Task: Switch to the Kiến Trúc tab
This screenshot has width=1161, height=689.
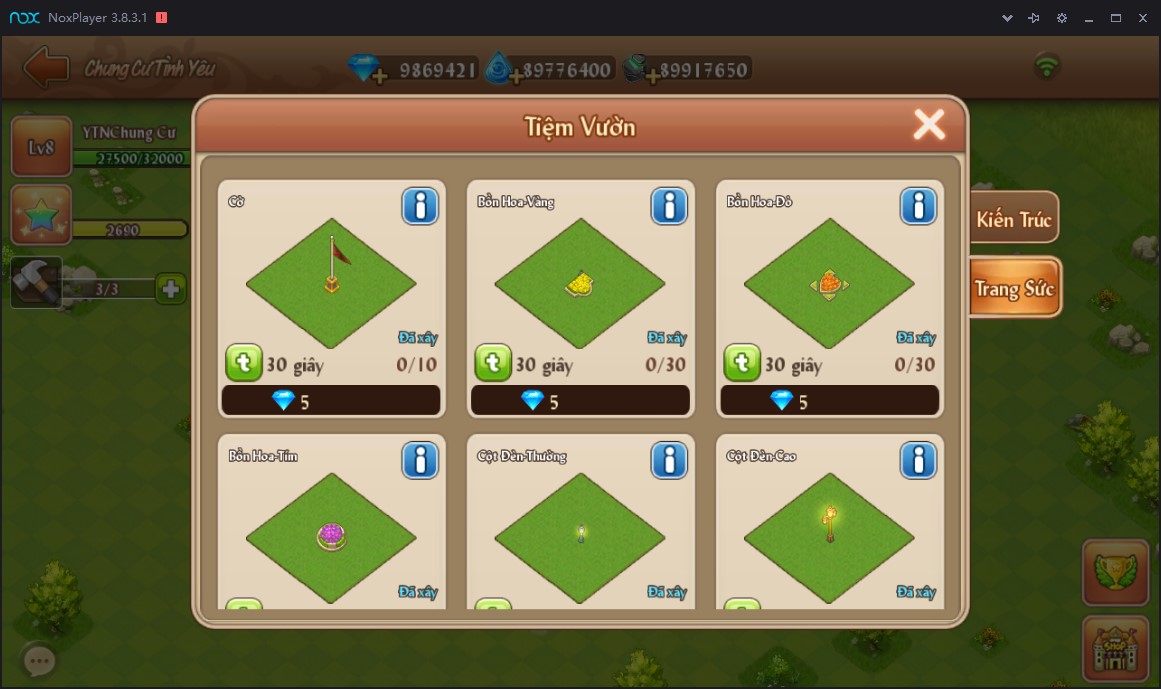Action: (1013, 219)
